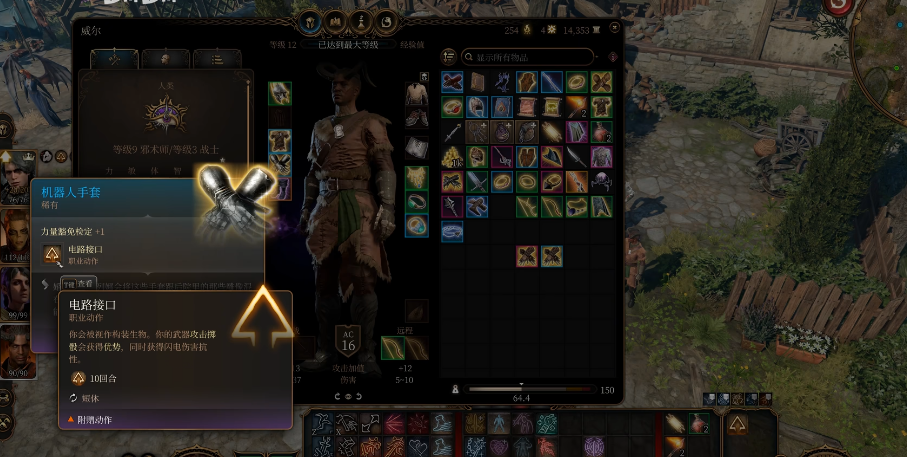Select the shoes equipment slot
The width and height of the screenshot is (907, 457).
[x=416, y=118]
